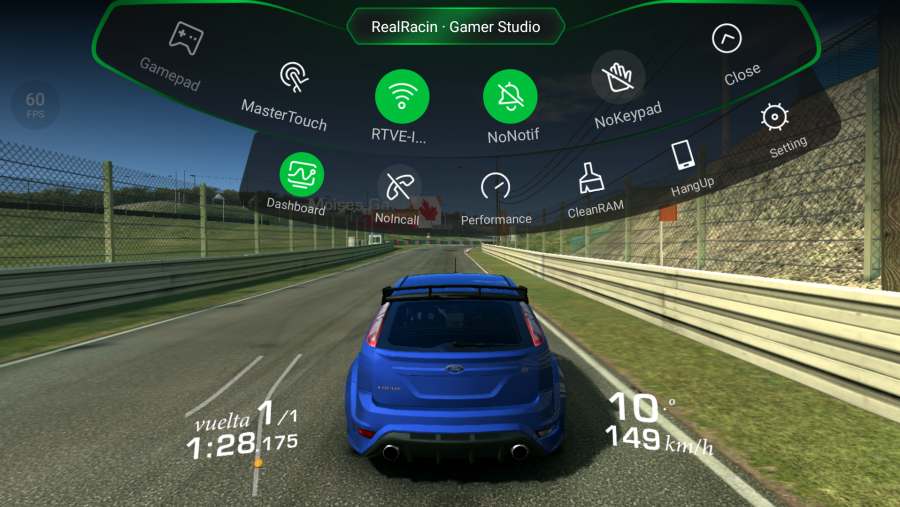
Task: Select the MasterTouch feature
Action: coord(293,77)
